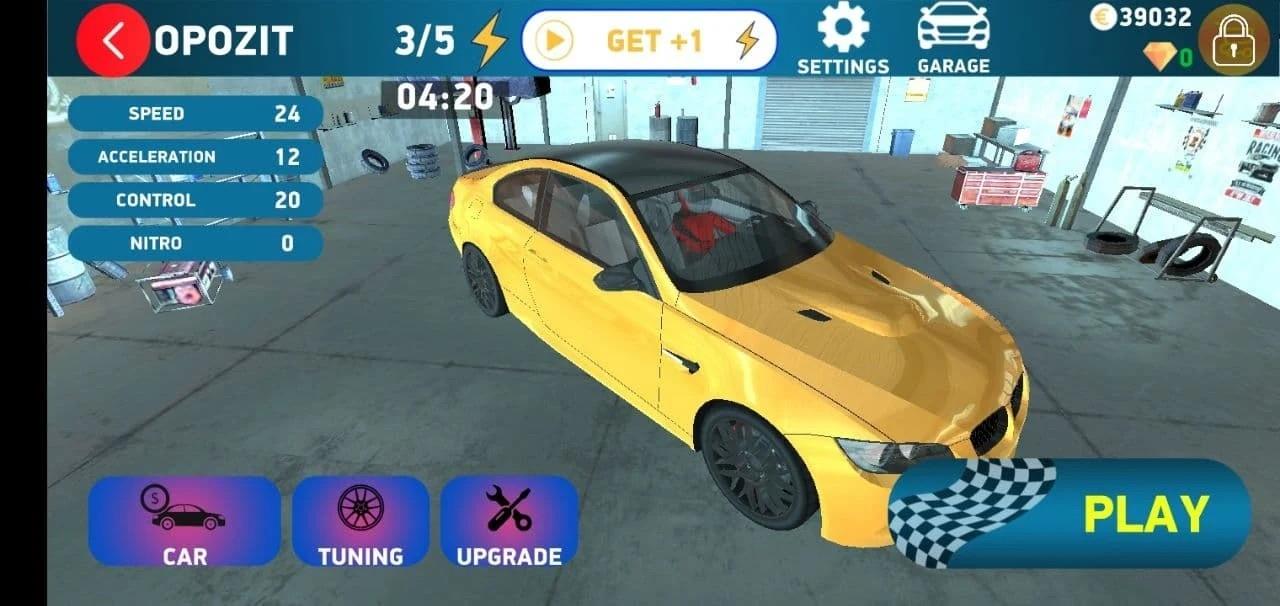Click the red back arrow button
The width and height of the screenshot is (1280, 606).
(113, 41)
